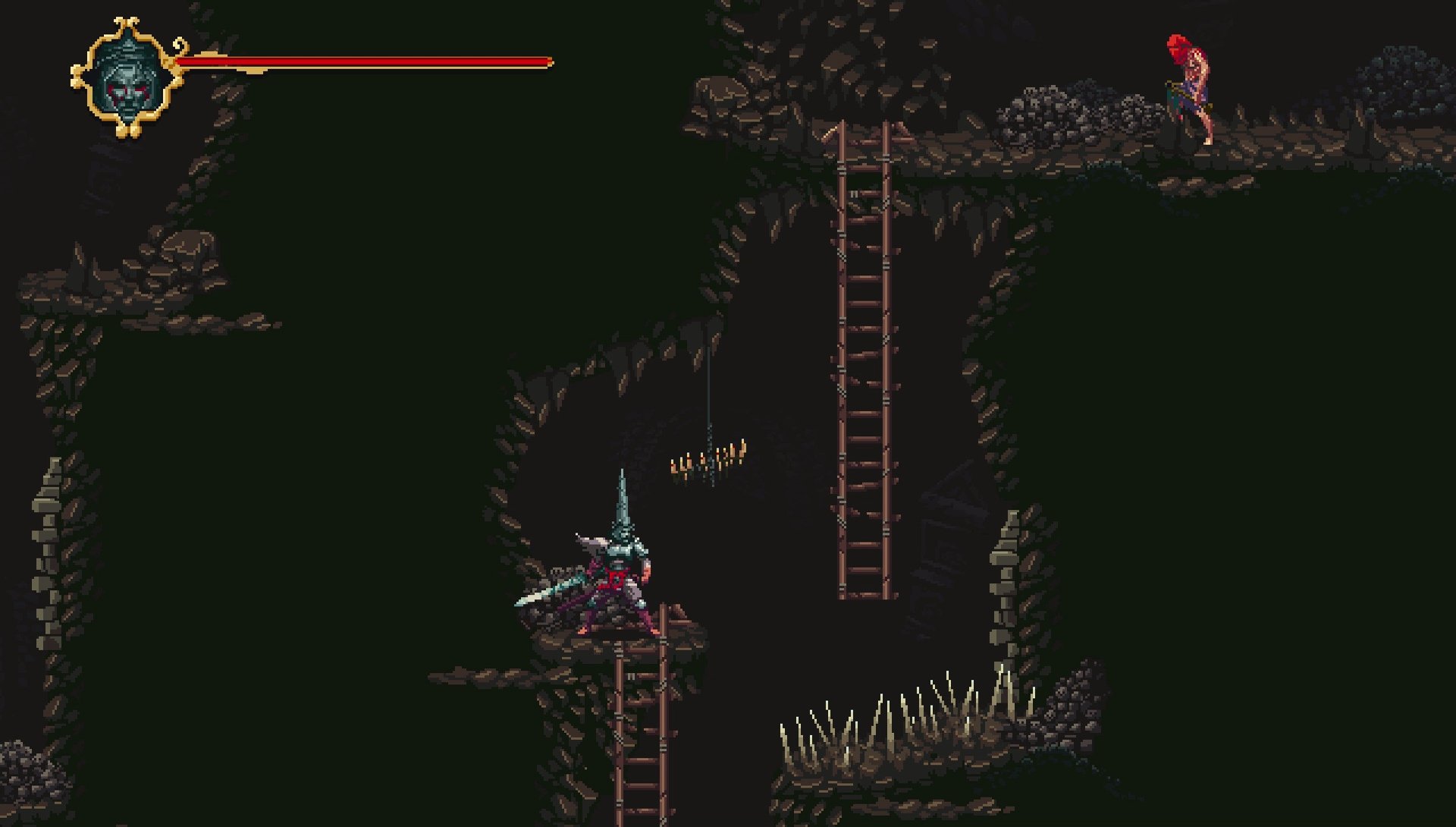Click the skull face inside the medallion frame
This screenshot has width=1456, height=827.
[127, 80]
